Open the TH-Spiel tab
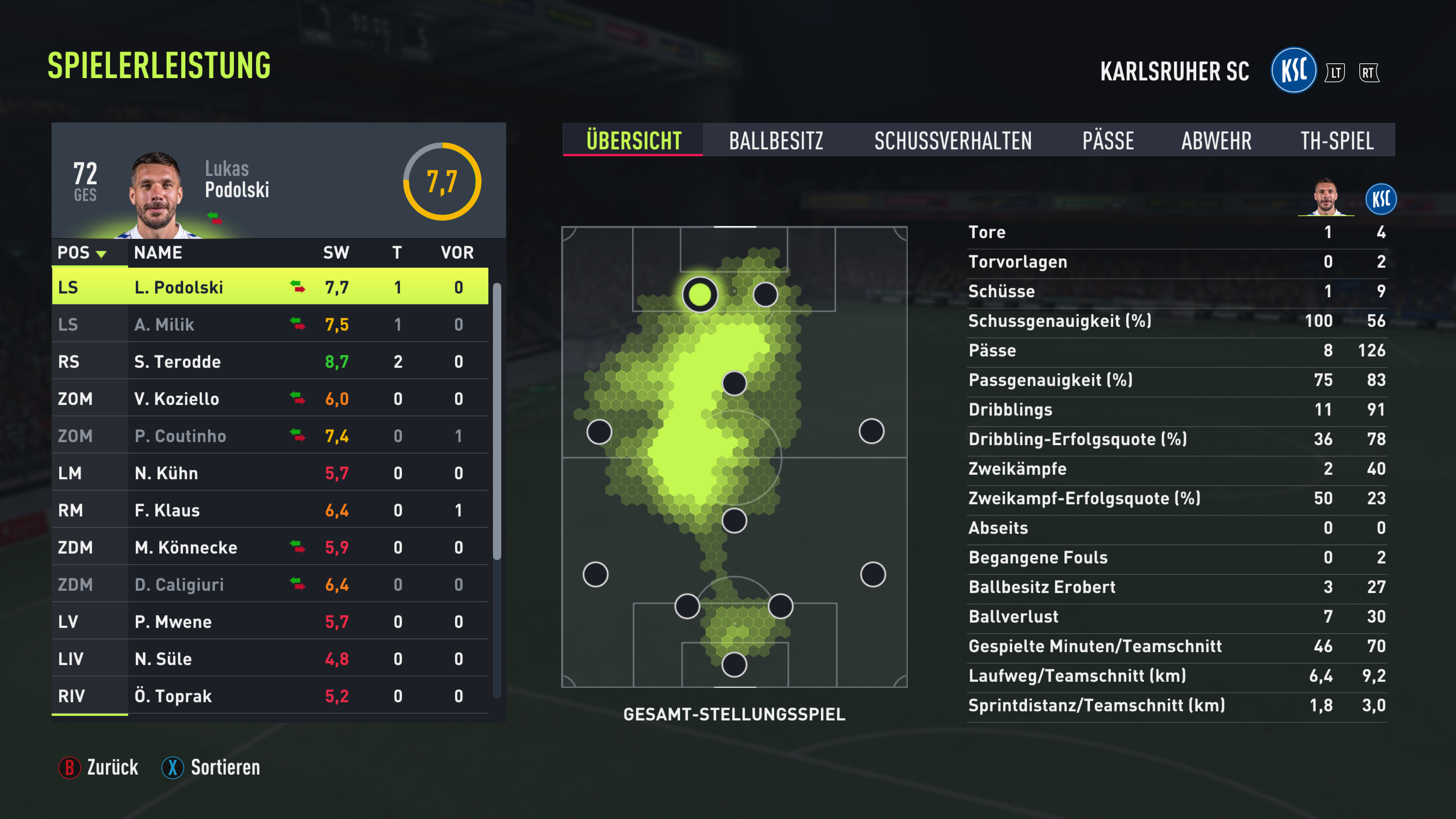The height and width of the screenshot is (819, 1456). pos(1336,140)
